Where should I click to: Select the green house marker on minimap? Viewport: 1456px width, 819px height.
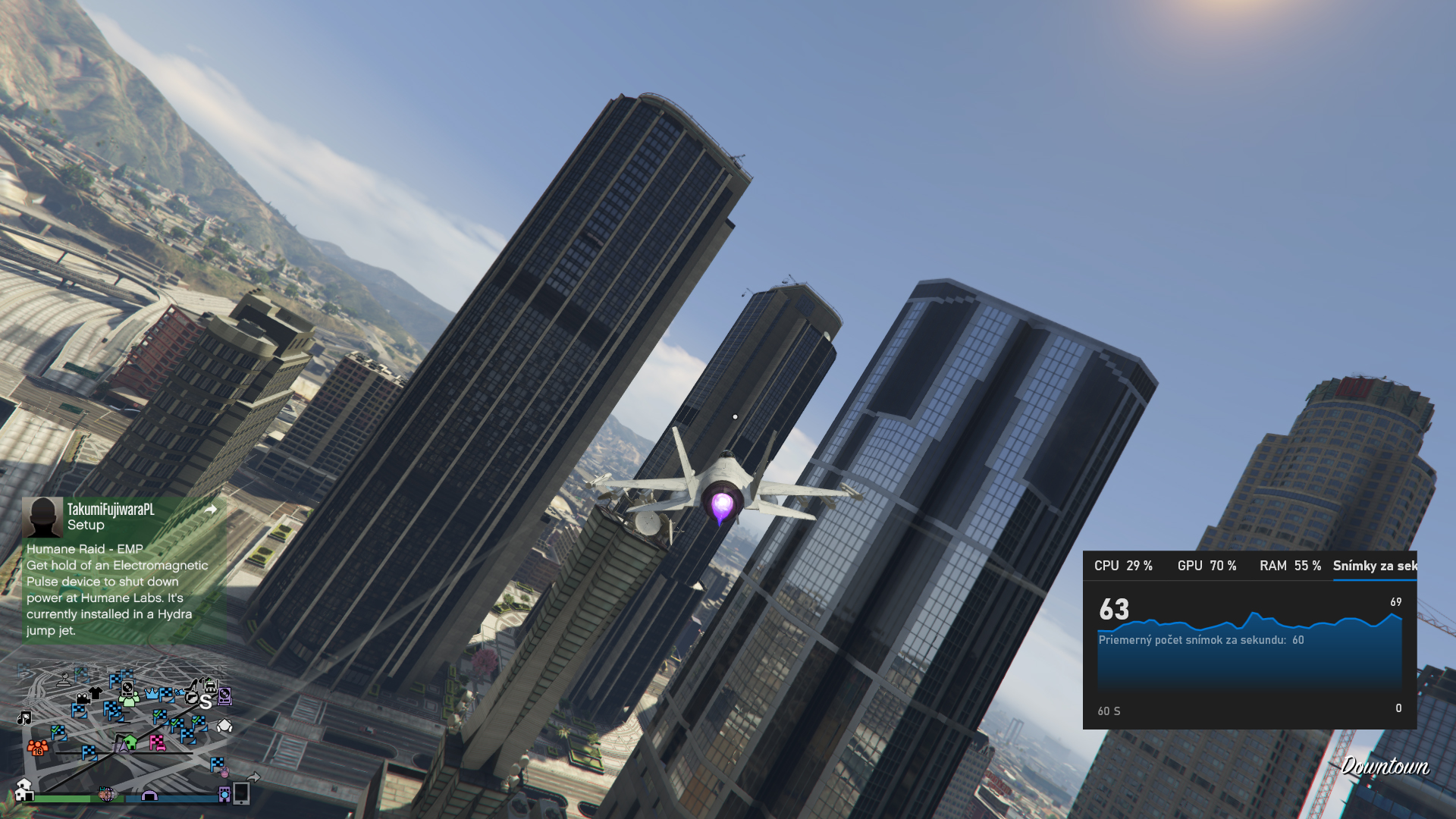coord(130,742)
